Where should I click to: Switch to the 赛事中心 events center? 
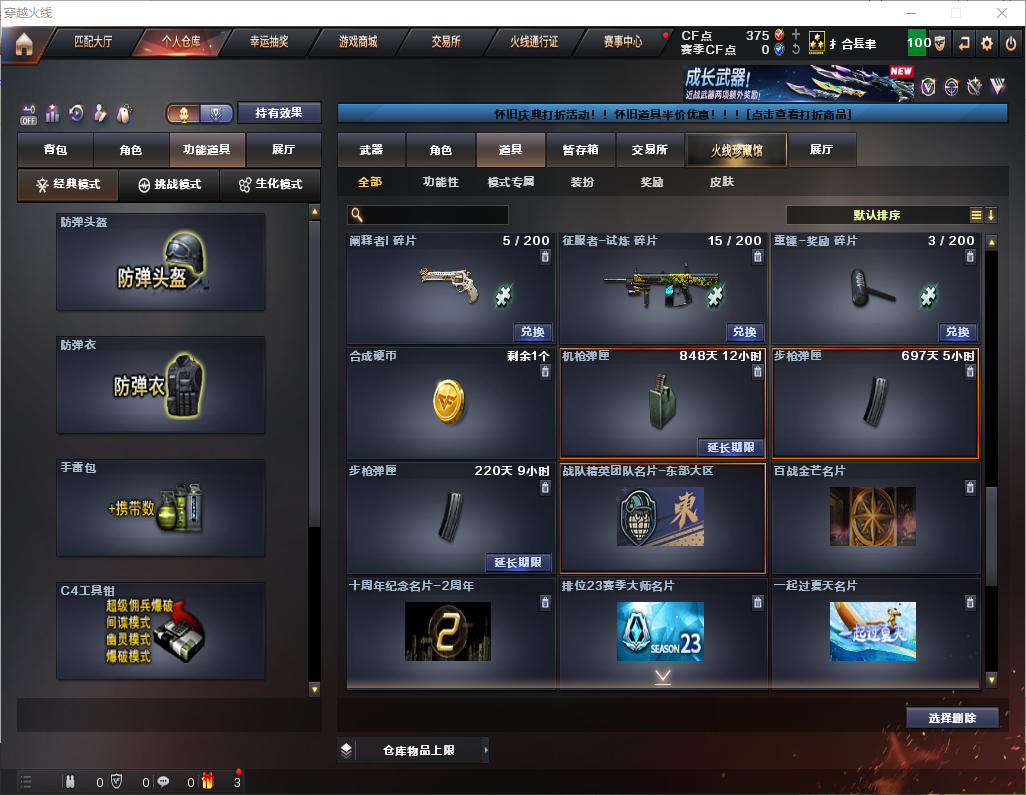pyautogui.click(x=623, y=42)
